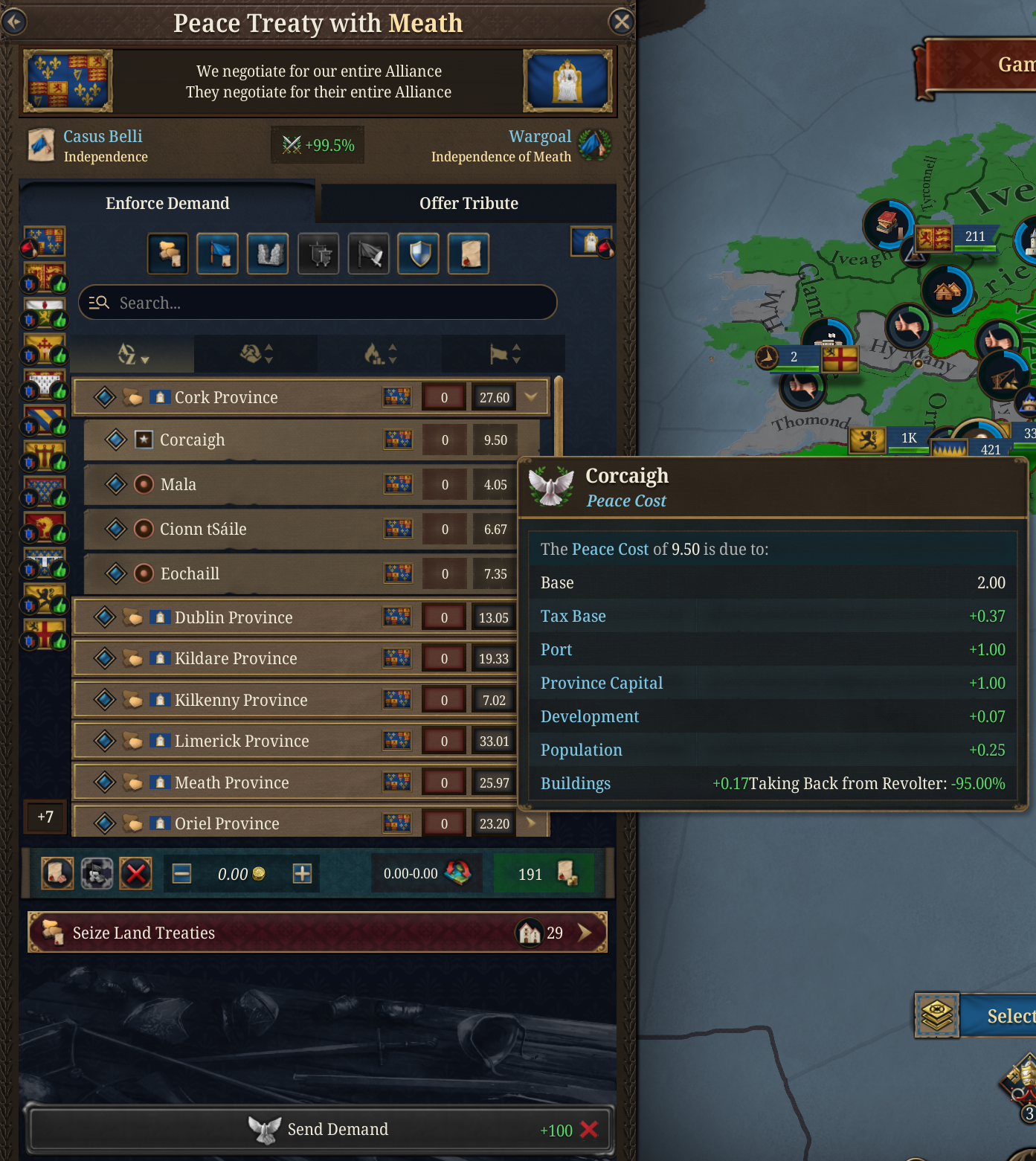Clear all demands with the red X icon
1036x1161 pixels.
(x=135, y=873)
